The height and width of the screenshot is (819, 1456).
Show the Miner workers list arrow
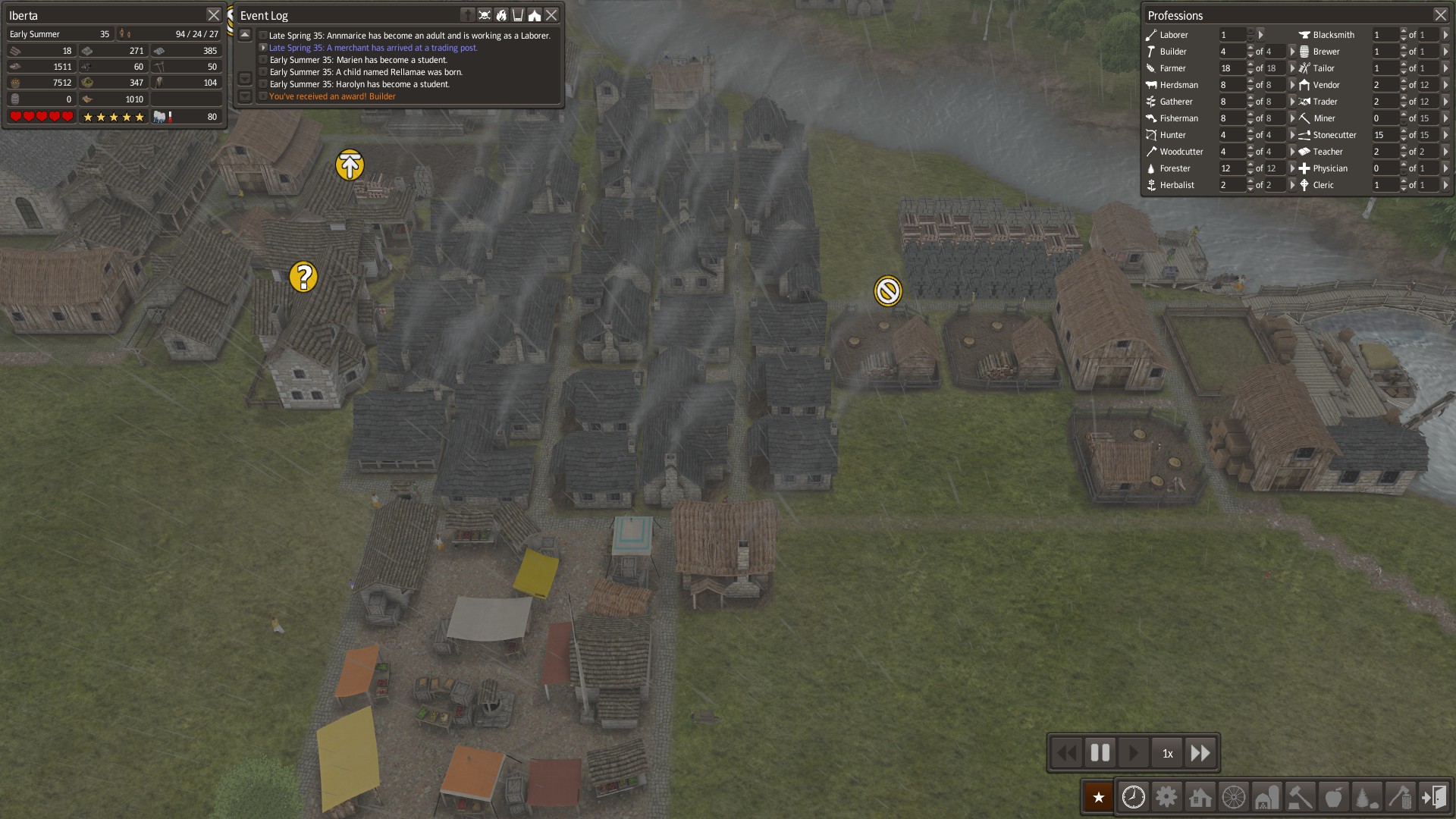[x=1445, y=118]
